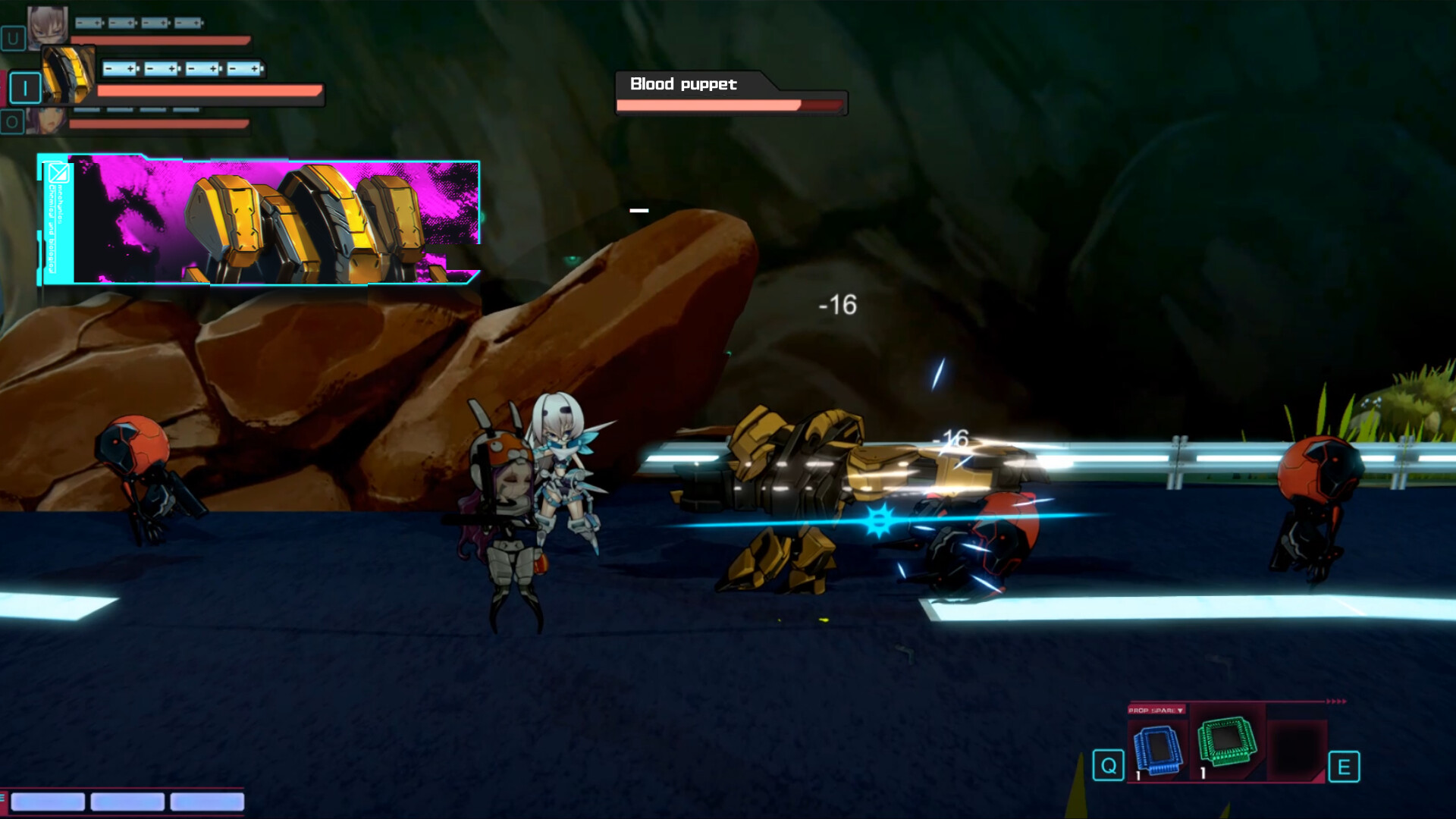Click the Blood puppet health bar
Viewport: 1456px width, 819px height.
(x=732, y=106)
